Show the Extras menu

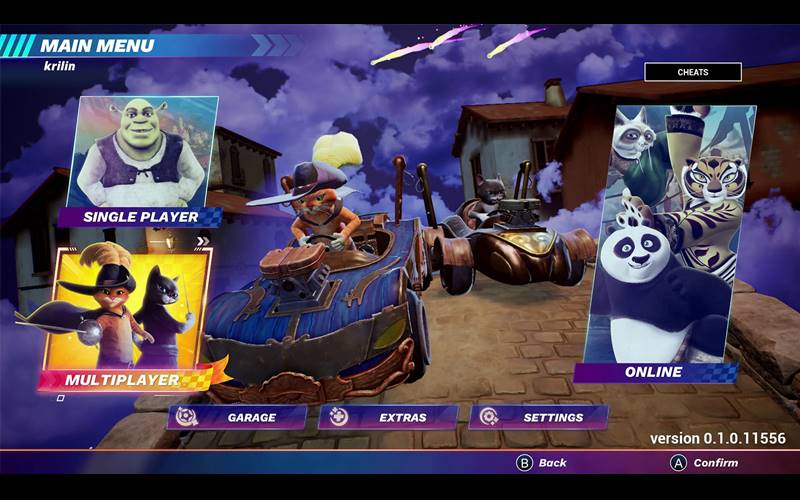pyautogui.click(x=389, y=417)
